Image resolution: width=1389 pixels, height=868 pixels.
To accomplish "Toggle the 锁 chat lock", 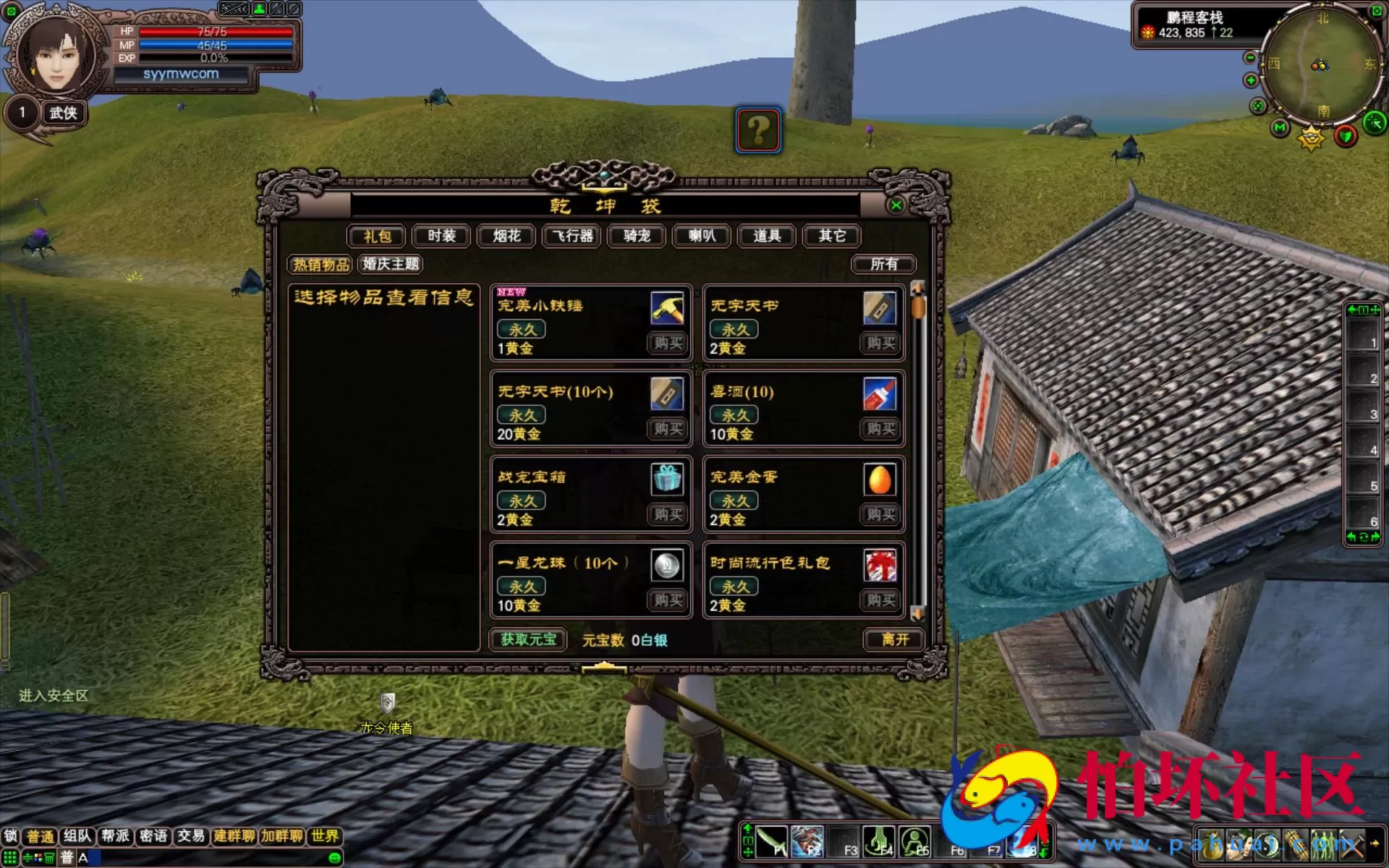I will [x=12, y=836].
